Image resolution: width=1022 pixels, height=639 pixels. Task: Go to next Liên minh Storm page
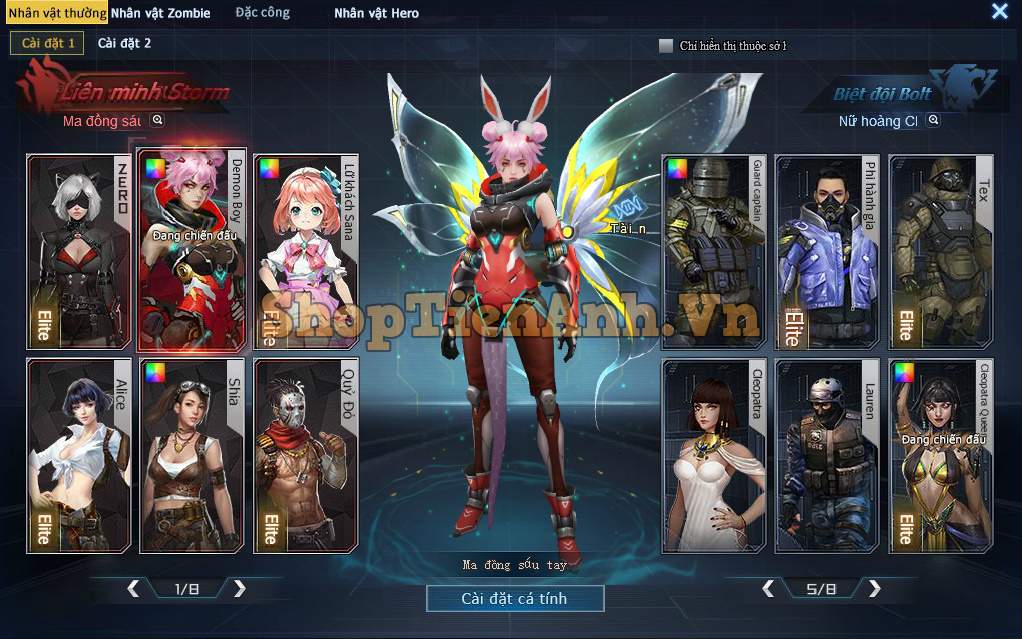point(240,588)
